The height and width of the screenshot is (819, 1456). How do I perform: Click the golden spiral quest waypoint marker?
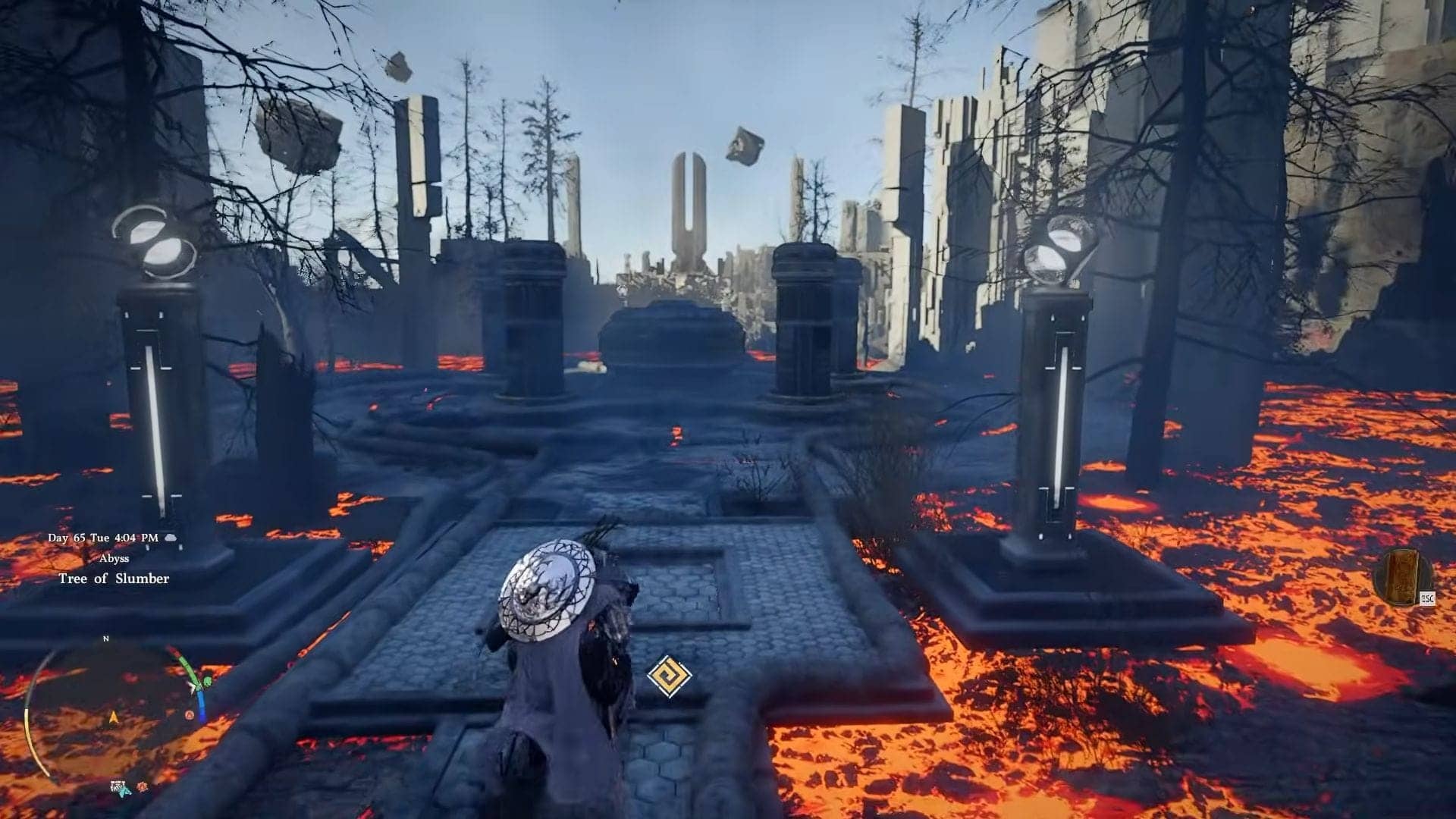670,676
